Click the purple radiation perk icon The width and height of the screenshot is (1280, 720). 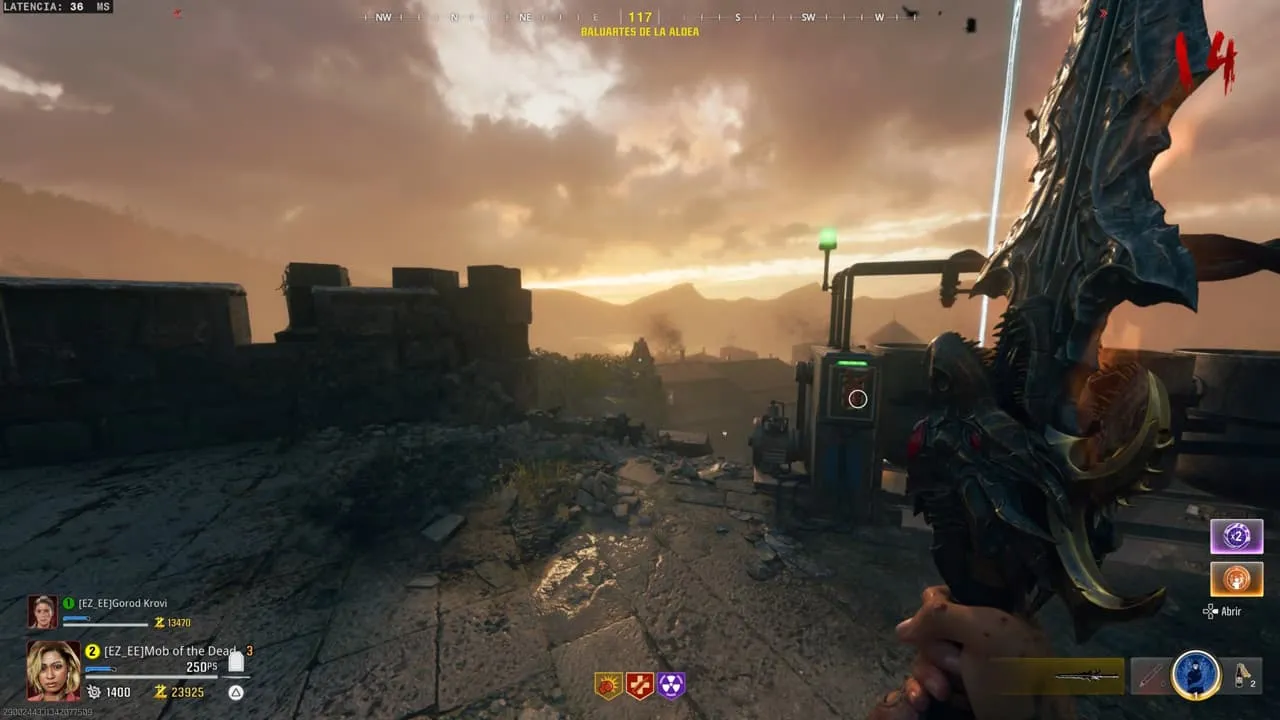671,685
